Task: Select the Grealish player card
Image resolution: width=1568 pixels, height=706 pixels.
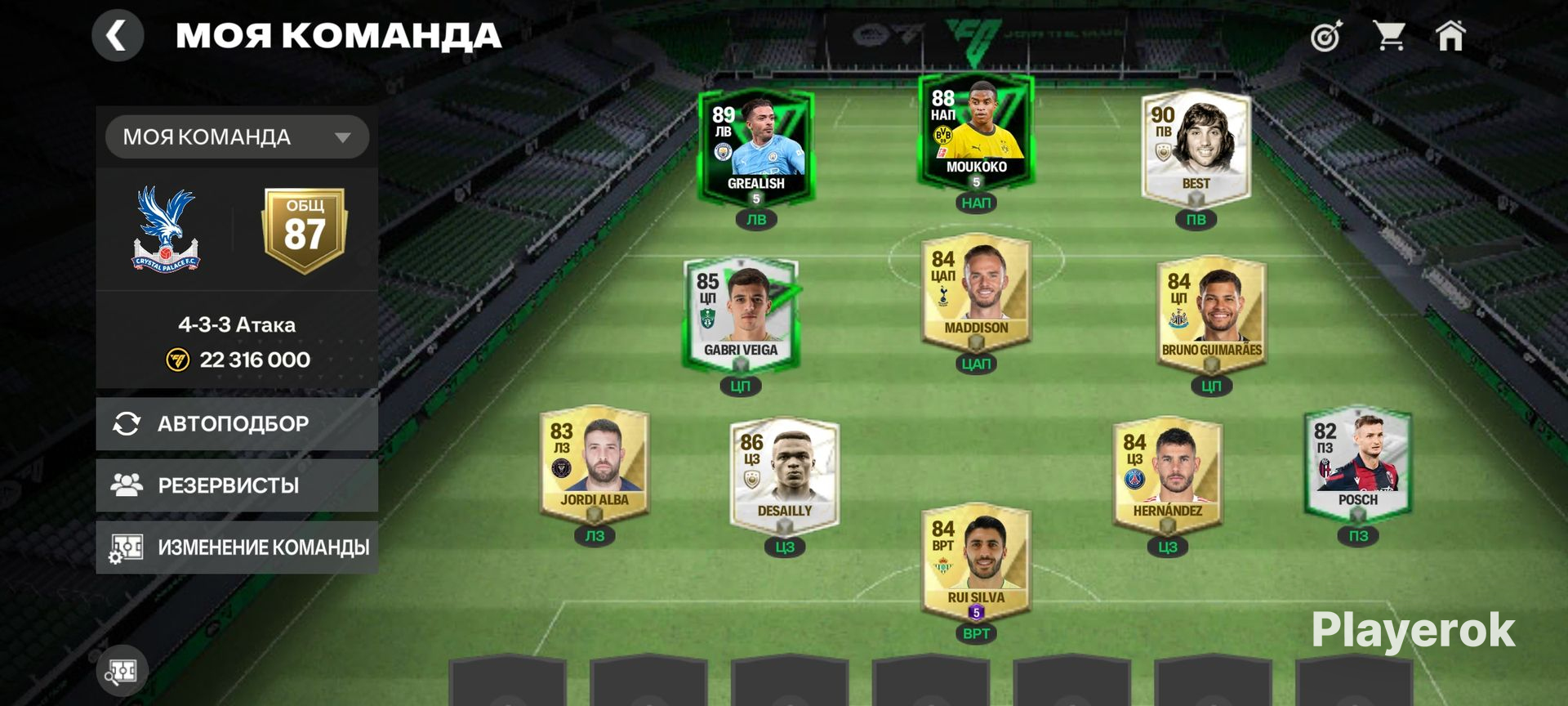Action: tap(755, 149)
